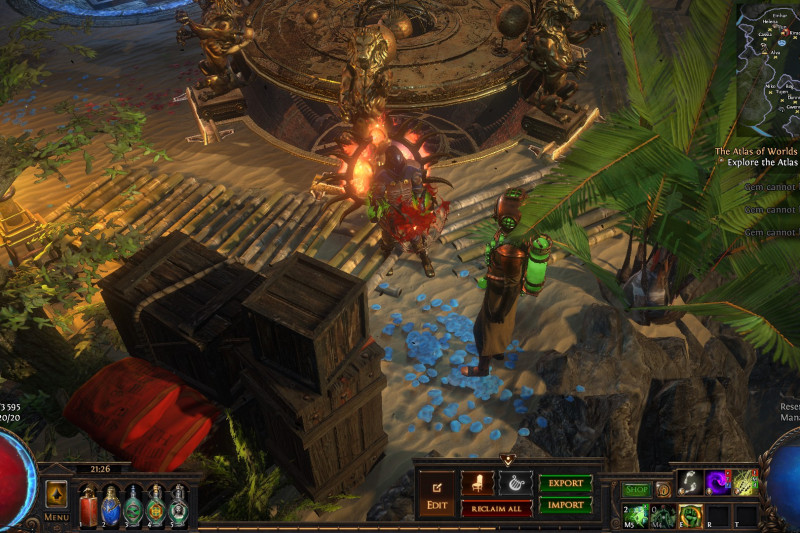Open the chair decorations icon
This screenshot has width=800, height=533.
point(477,483)
